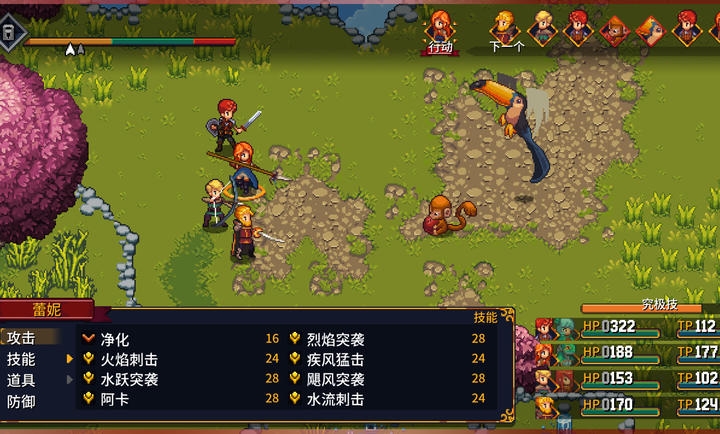
Task: Use the 火焰刺击 skill
Action: 129,359
